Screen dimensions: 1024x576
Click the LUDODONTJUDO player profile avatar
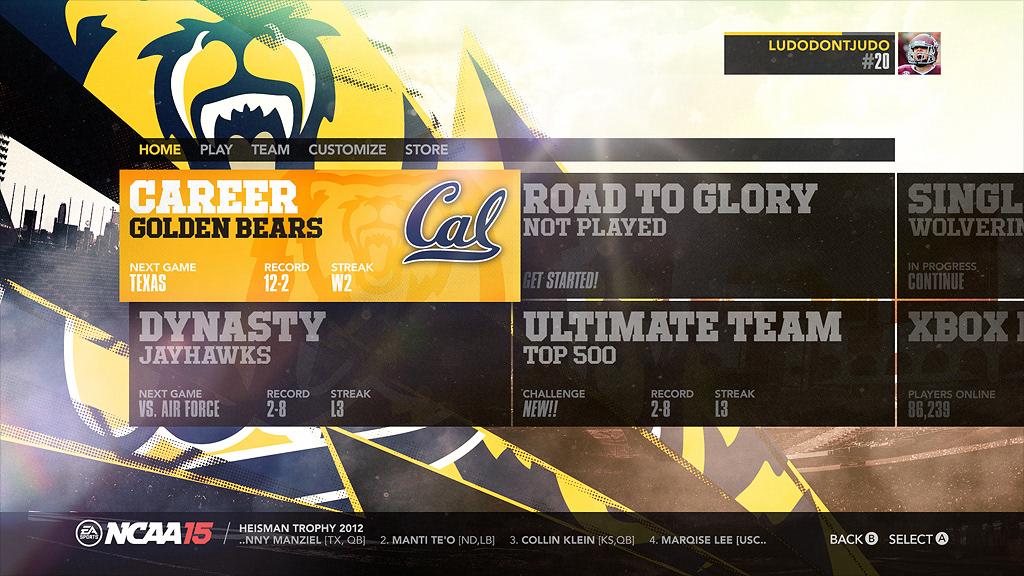919,53
